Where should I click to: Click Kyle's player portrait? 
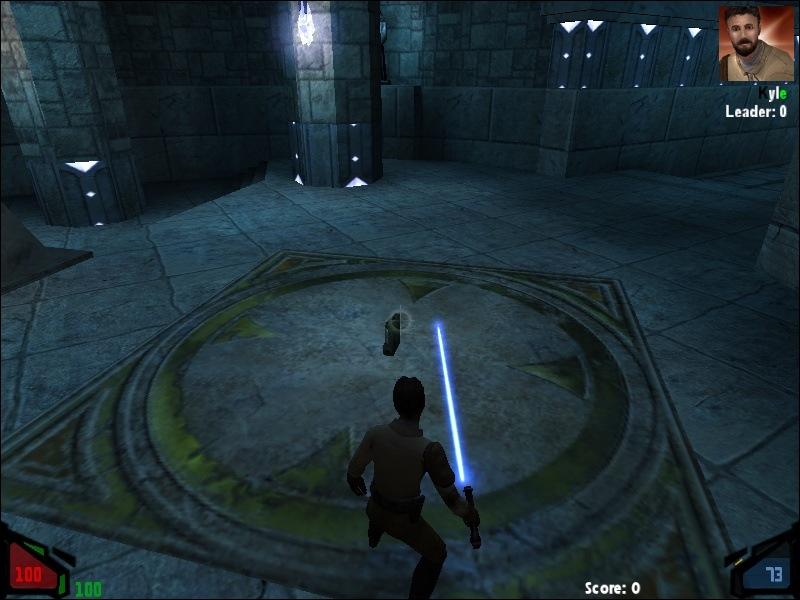(x=755, y=44)
